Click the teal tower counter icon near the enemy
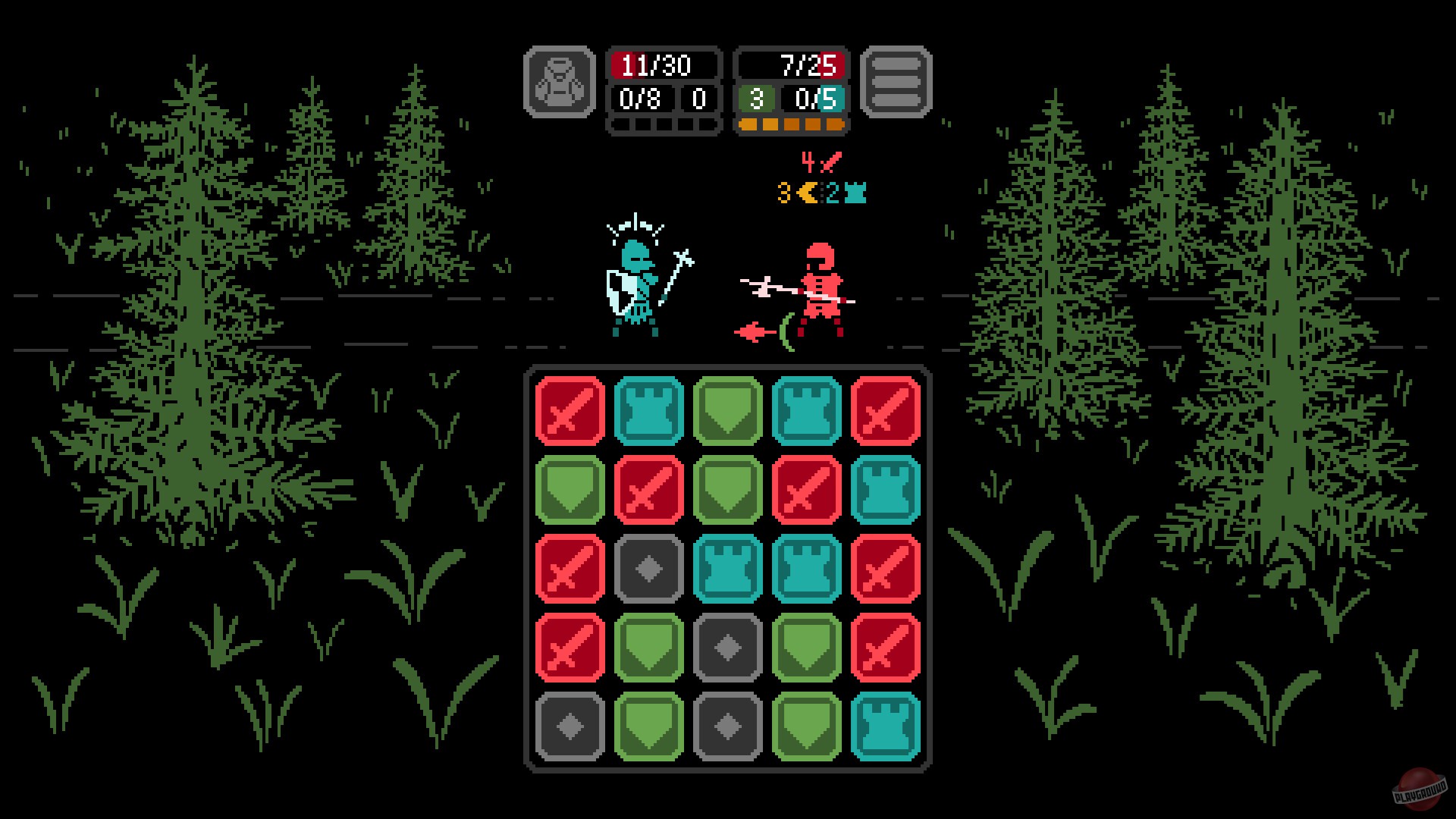The width and height of the screenshot is (1456, 819). point(855,194)
